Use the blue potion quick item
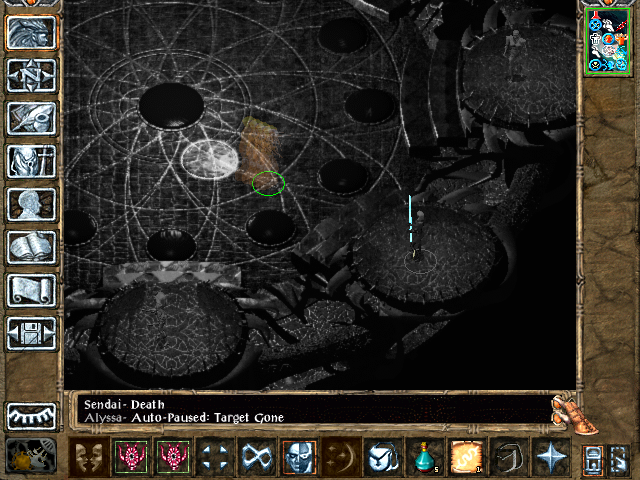This screenshot has height=480, width=640. click(x=427, y=458)
